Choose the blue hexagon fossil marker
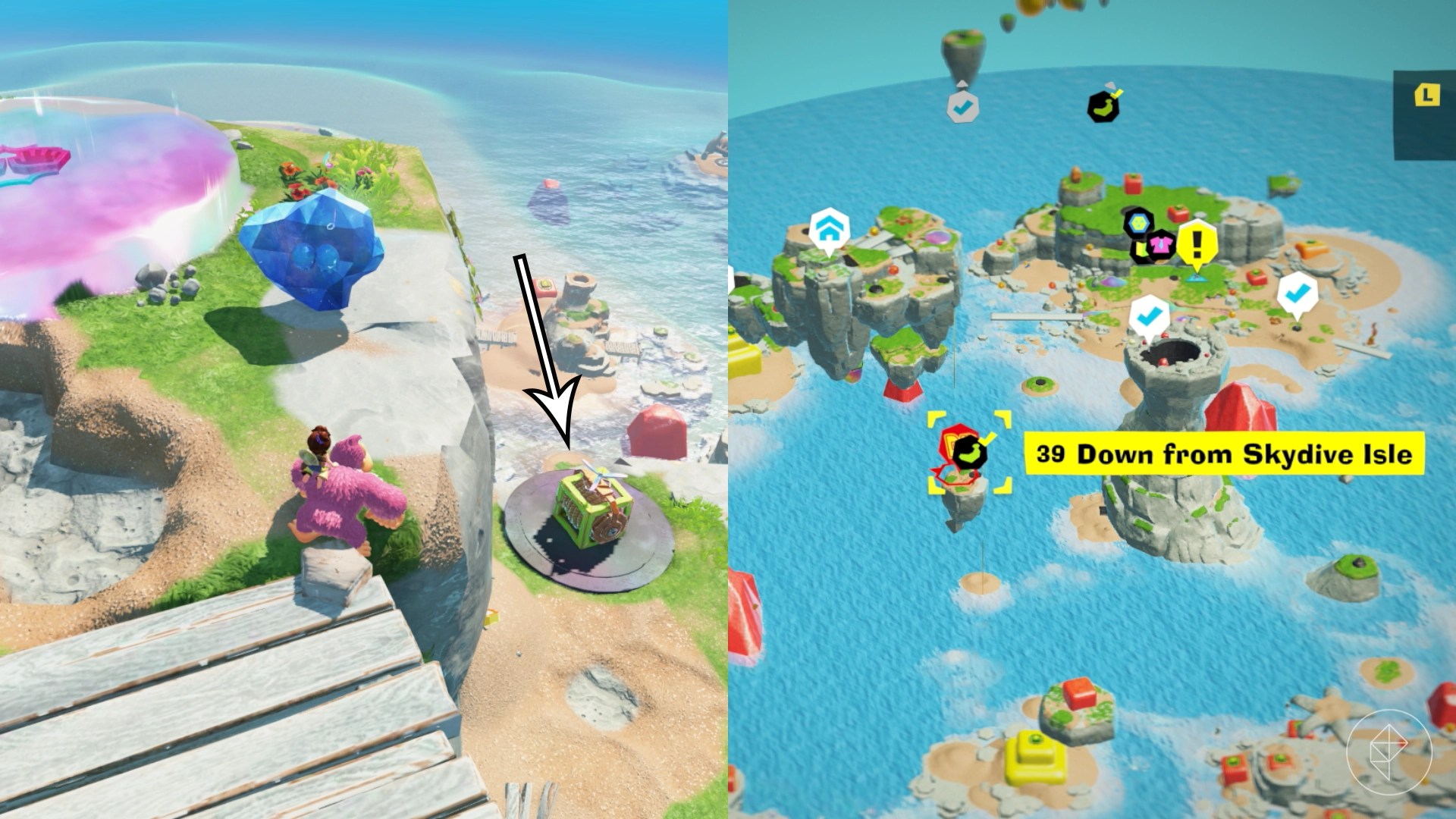Viewport: 1456px width, 819px height. [x=1137, y=222]
